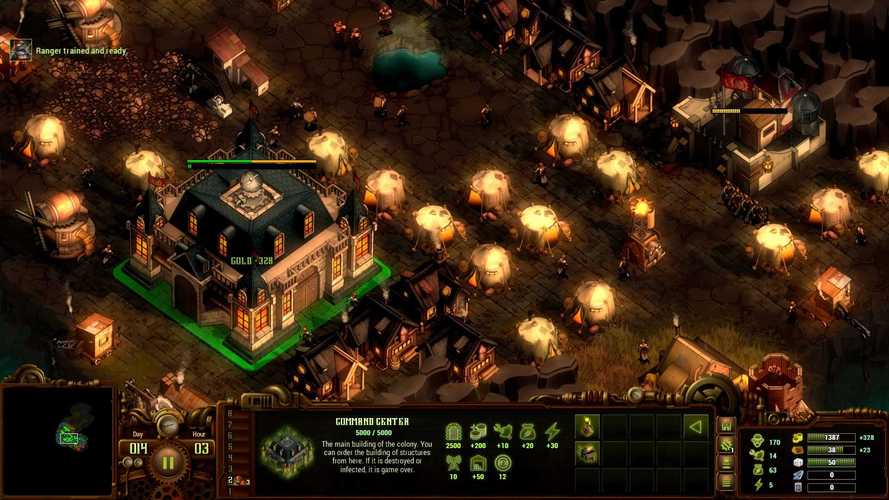Select the first command slot with the lamp icon
Image resolution: width=889 pixels, height=500 pixels.
(588, 427)
